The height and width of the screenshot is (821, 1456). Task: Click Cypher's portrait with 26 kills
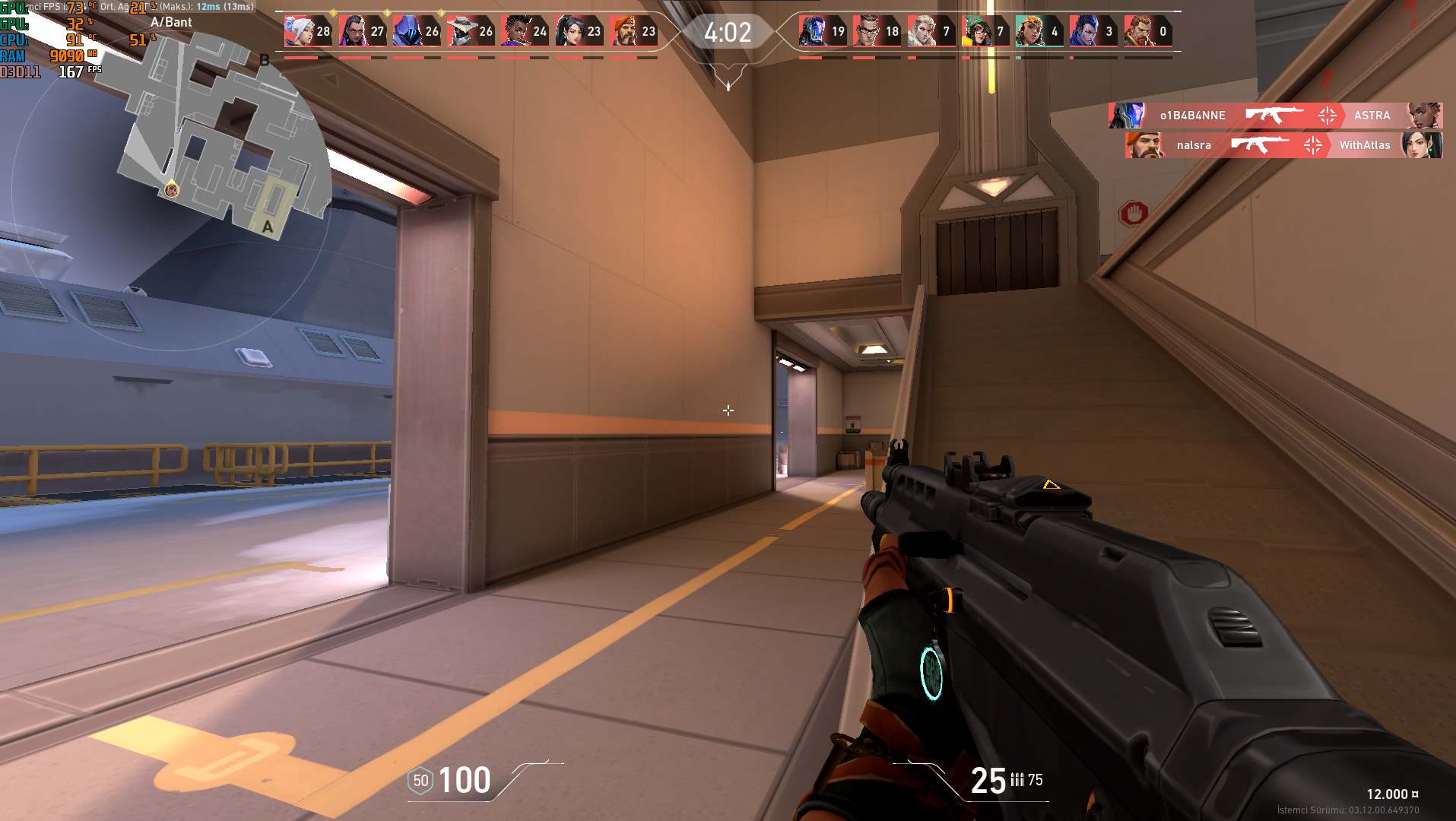coord(462,30)
